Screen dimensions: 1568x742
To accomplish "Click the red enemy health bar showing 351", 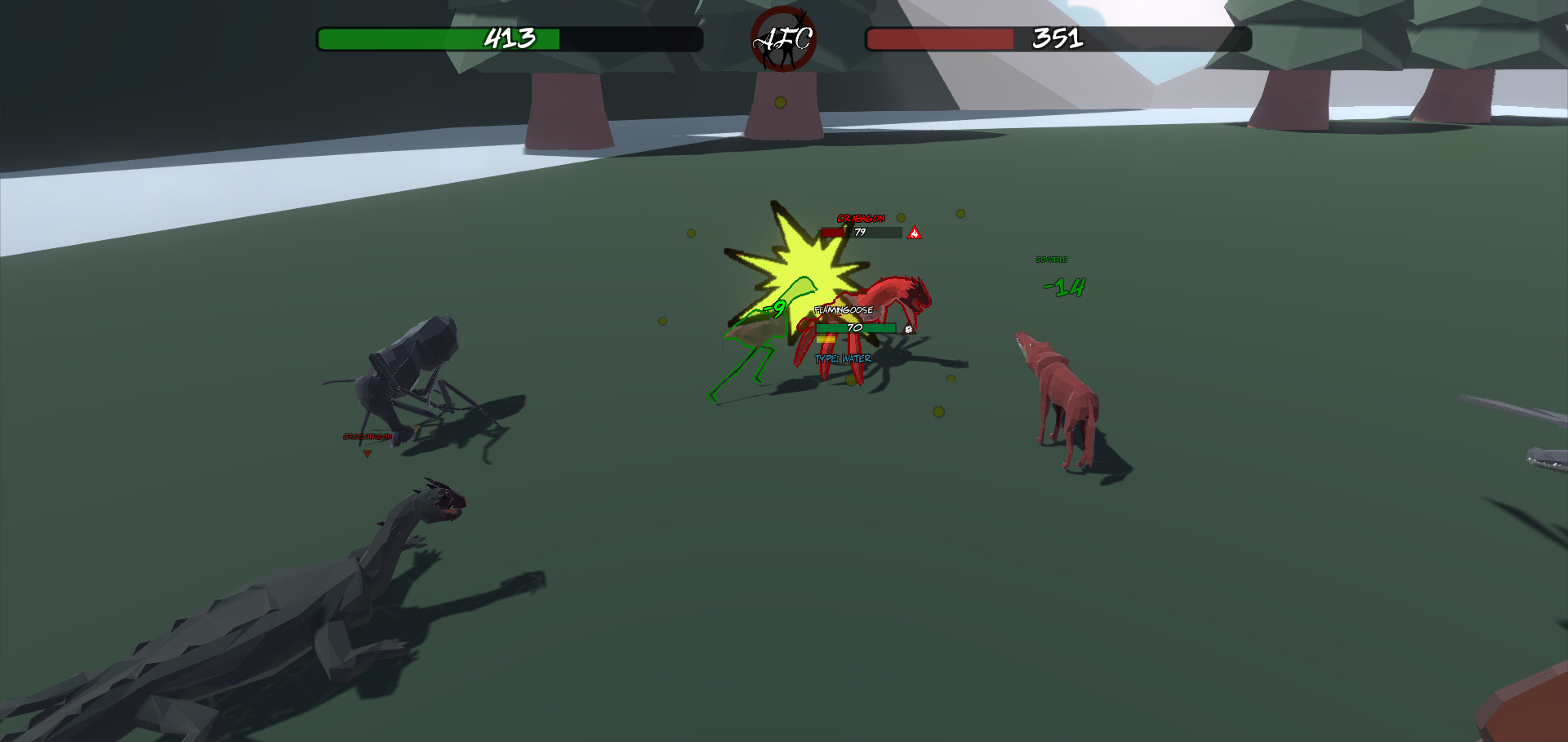I will click(1056, 38).
